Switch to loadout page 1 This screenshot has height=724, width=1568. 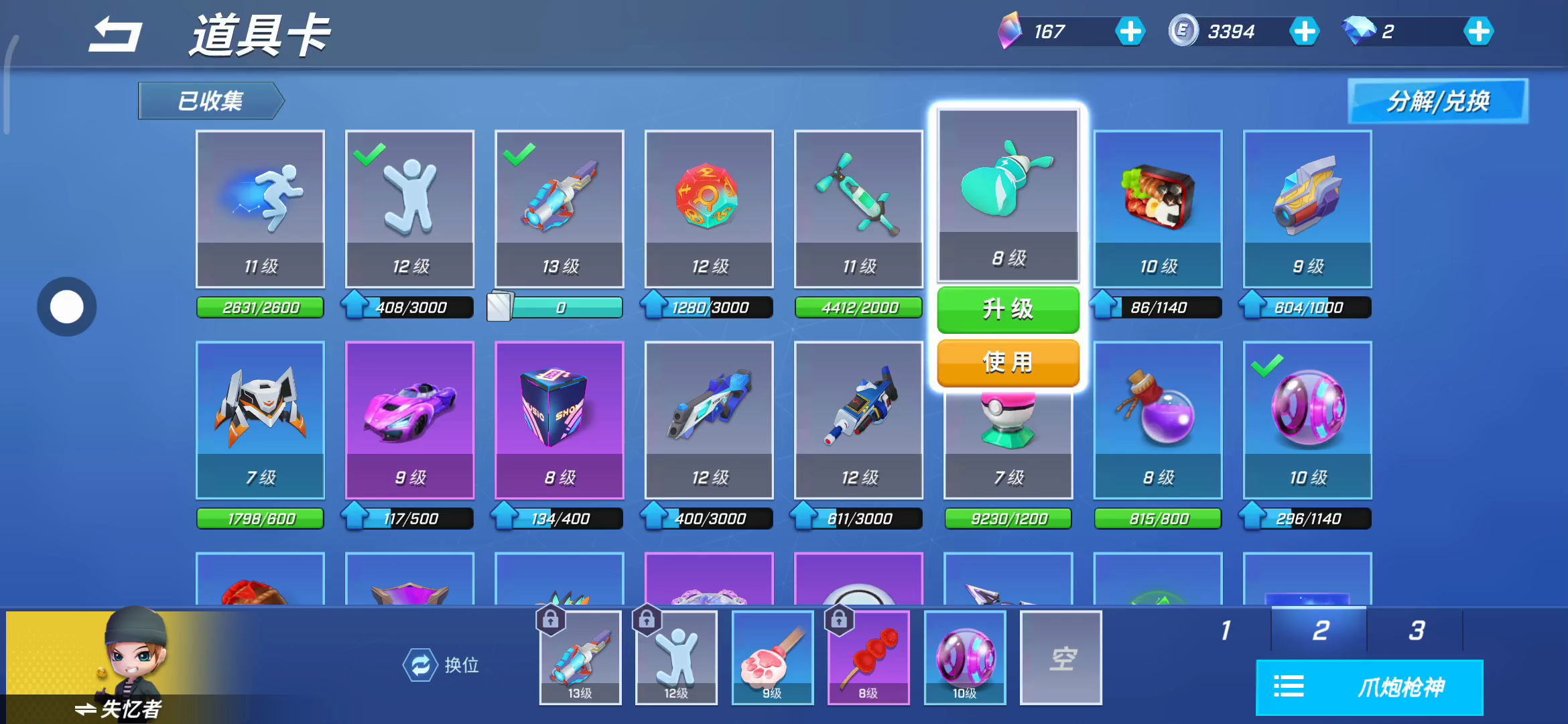[1226, 630]
